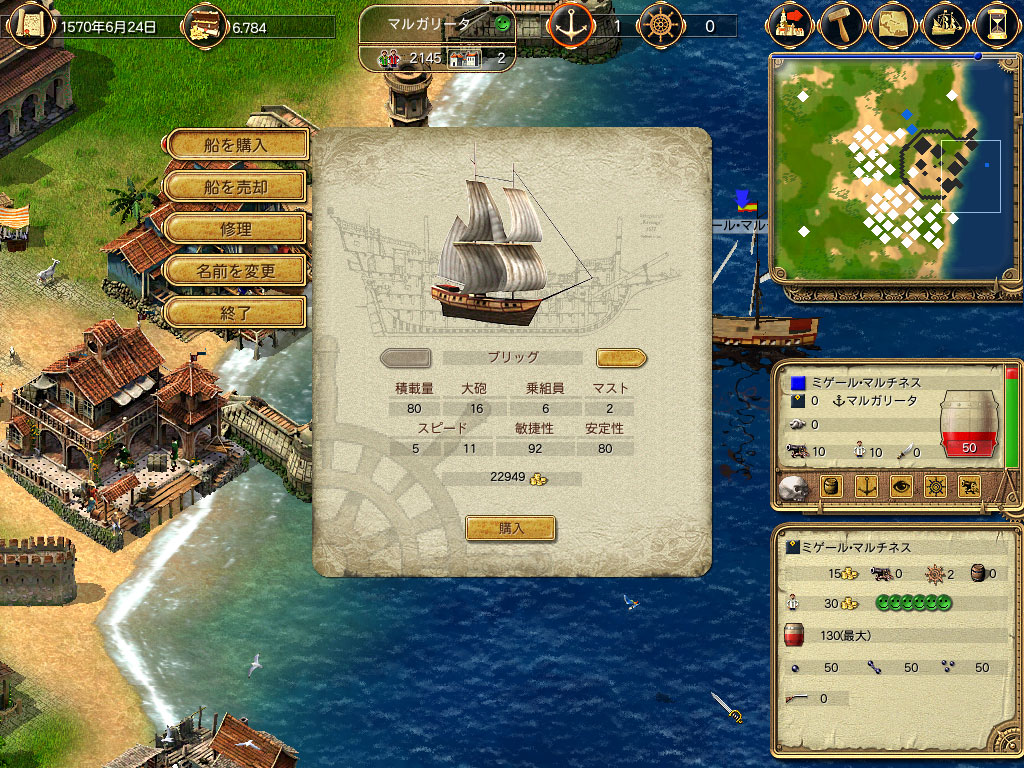Open the hammer build menu
The image size is (1024, 768).
coord(841,22)
